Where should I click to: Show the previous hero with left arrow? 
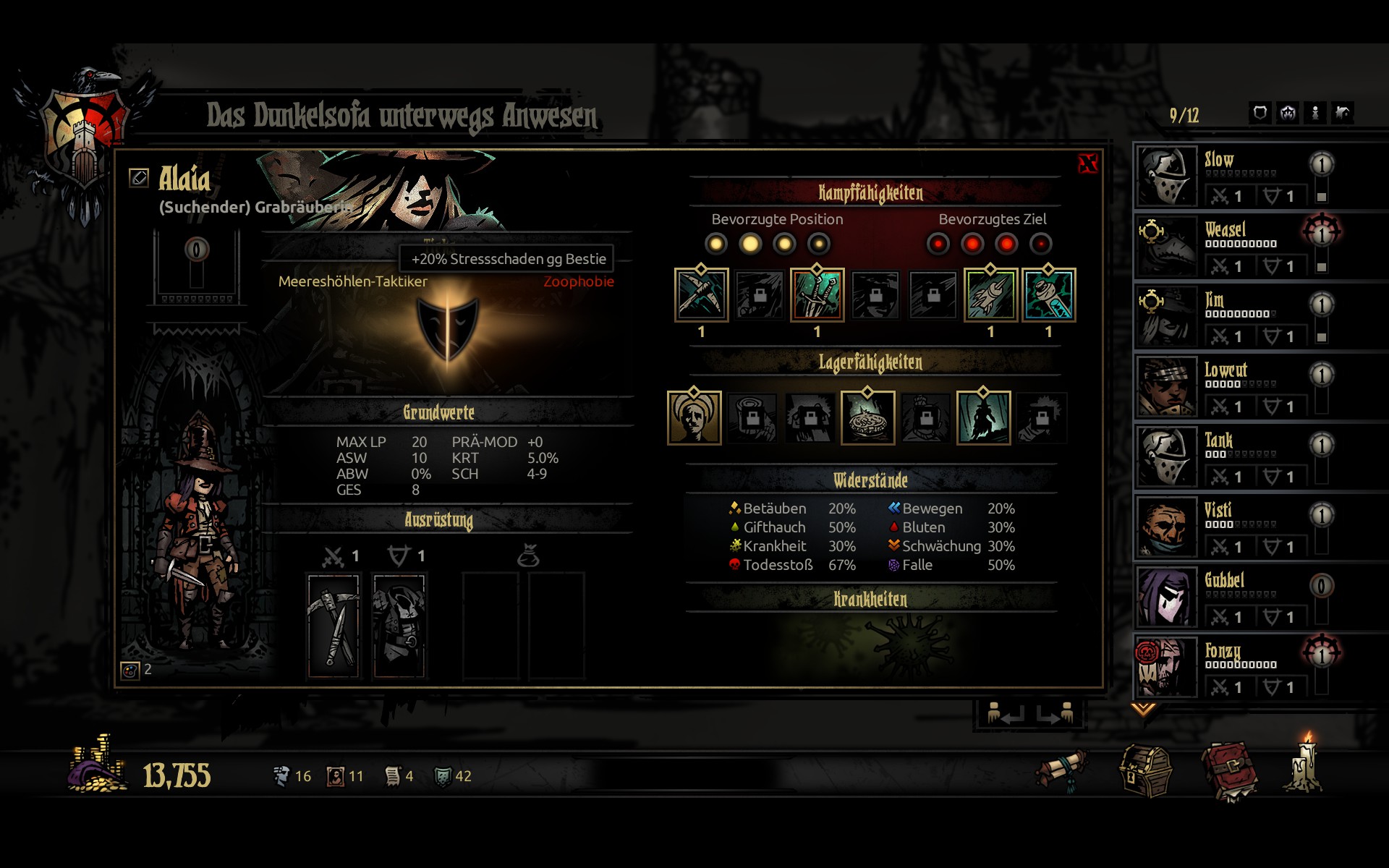[x=1006, y=714]
